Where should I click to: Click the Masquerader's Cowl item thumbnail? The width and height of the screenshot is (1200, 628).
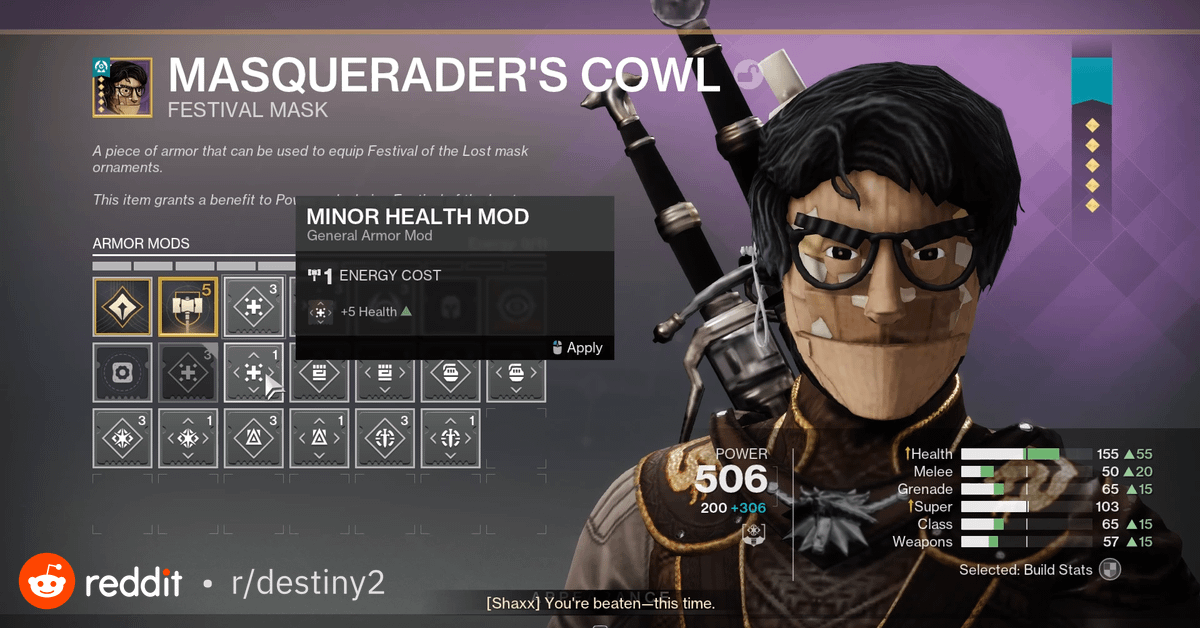click(122, 87)
